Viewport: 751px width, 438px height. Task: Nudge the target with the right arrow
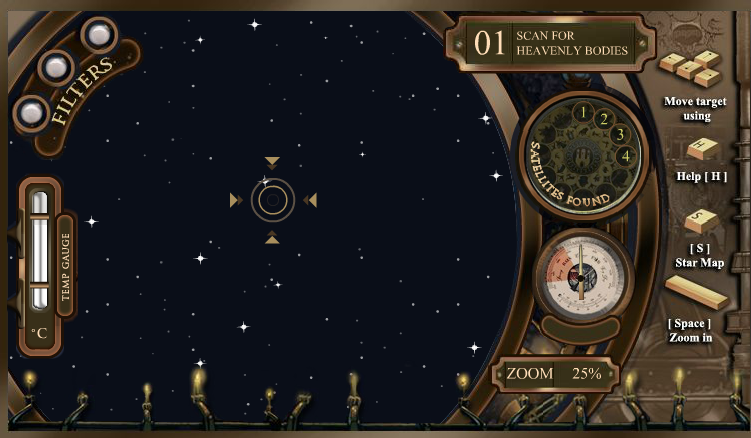tap(310, 200)
